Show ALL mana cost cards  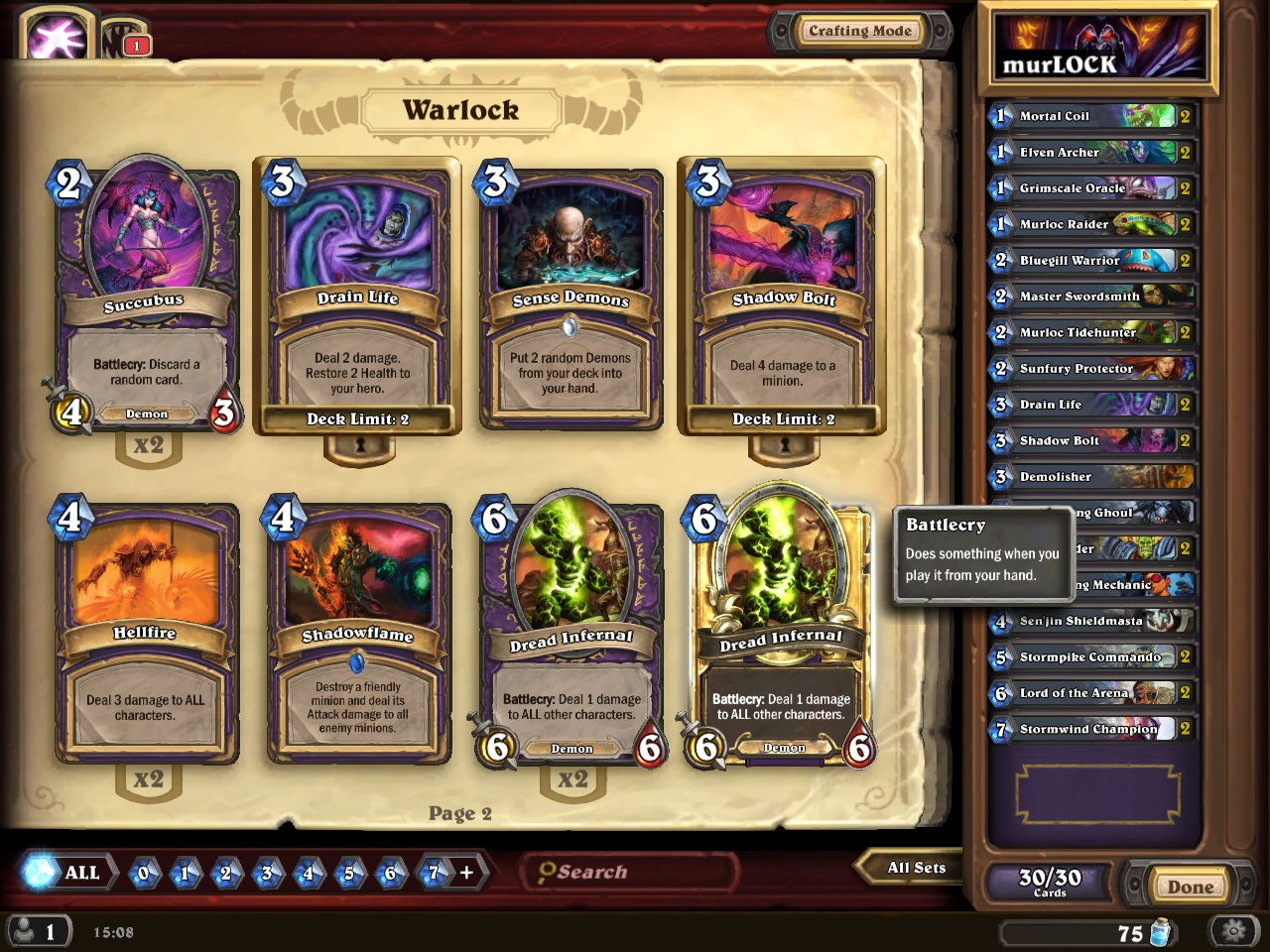[x=67, y=873]
